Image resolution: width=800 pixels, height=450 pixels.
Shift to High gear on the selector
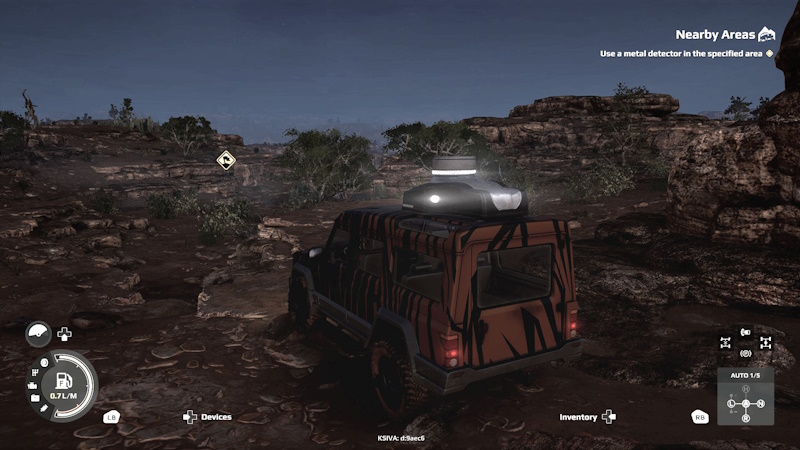click(x=745, y=388)
